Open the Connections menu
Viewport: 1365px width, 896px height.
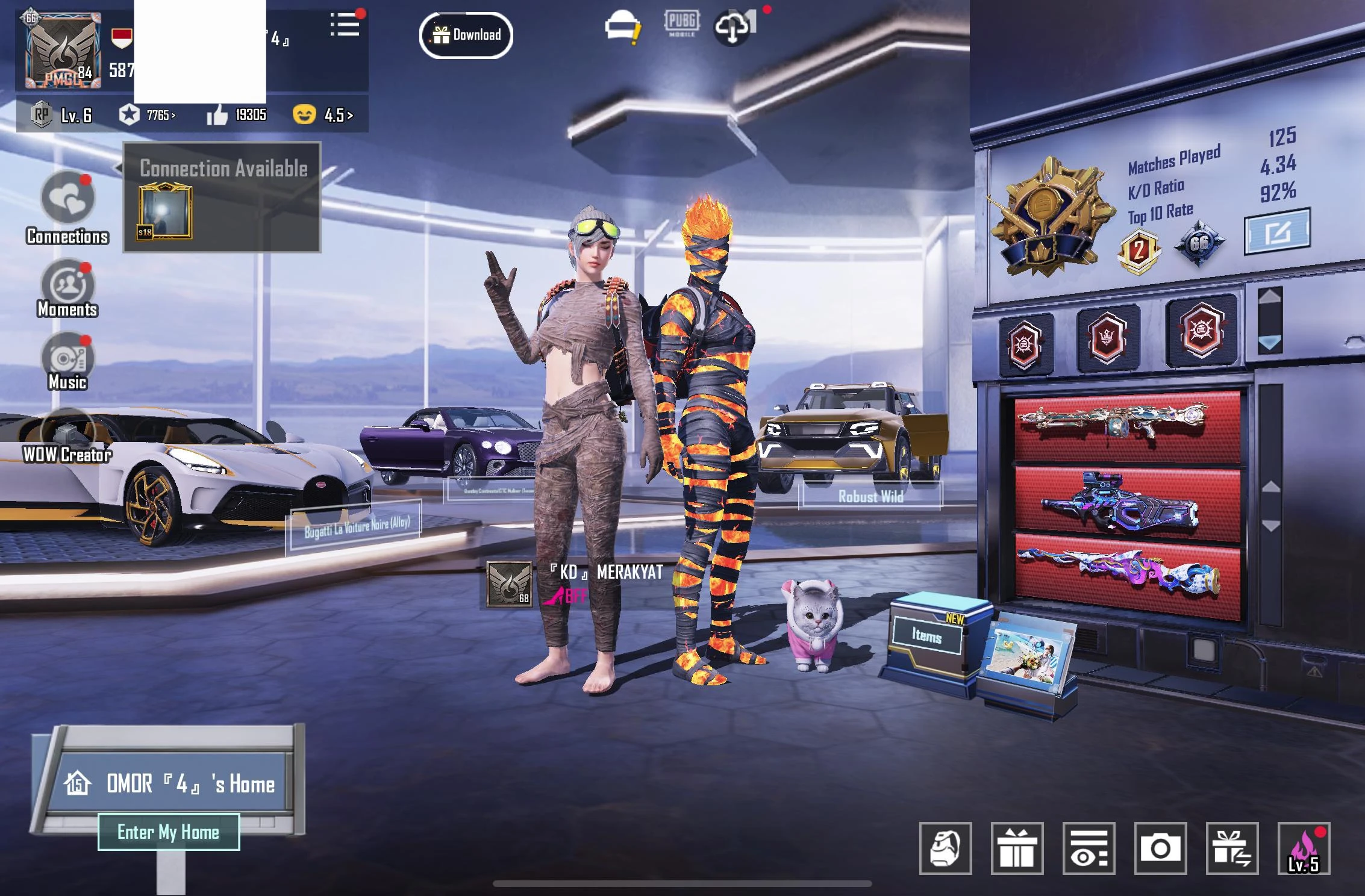coord(67,199)
